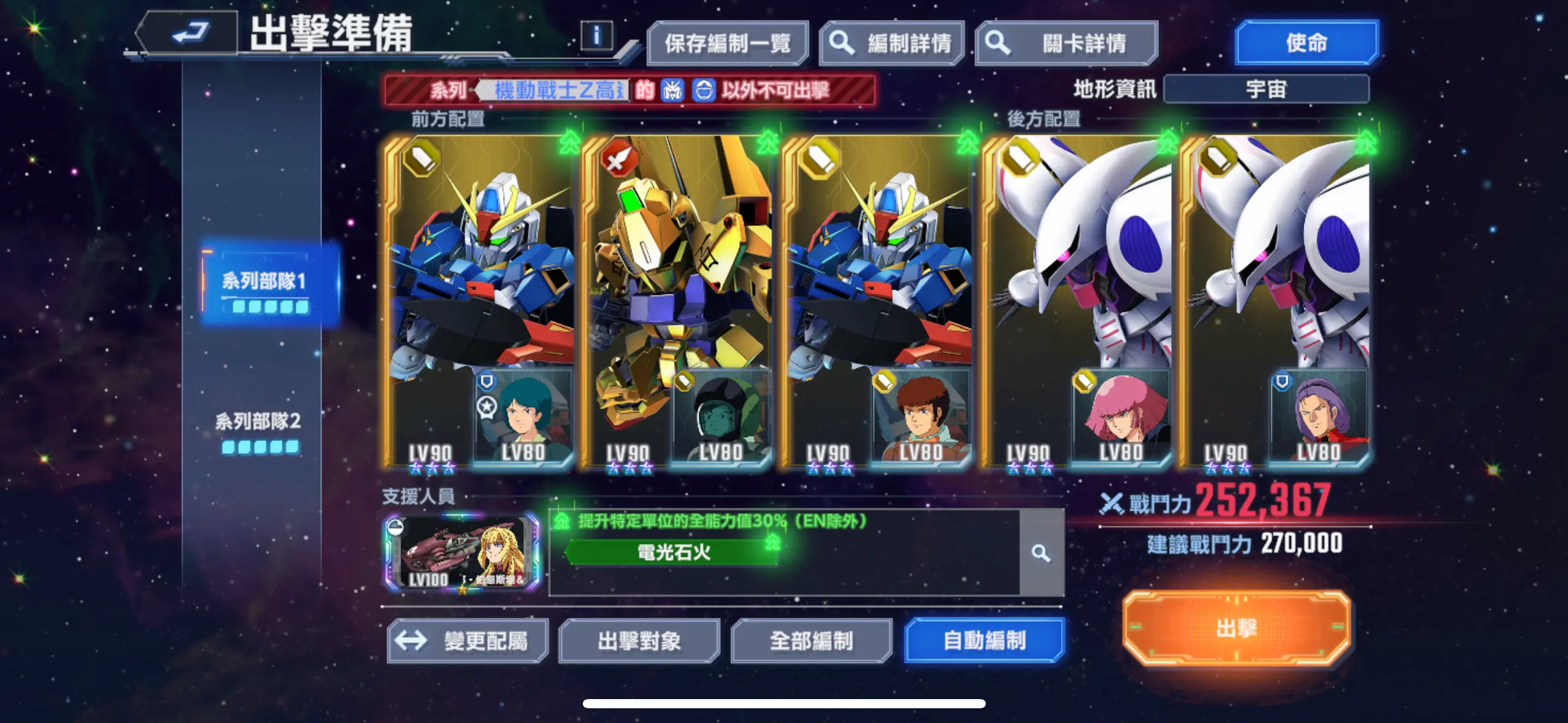Image resolution: width=1568 pixels, height=723 pixels.
Task: Click the LV100 support ship thumbnail
Action: click(460, 555)
